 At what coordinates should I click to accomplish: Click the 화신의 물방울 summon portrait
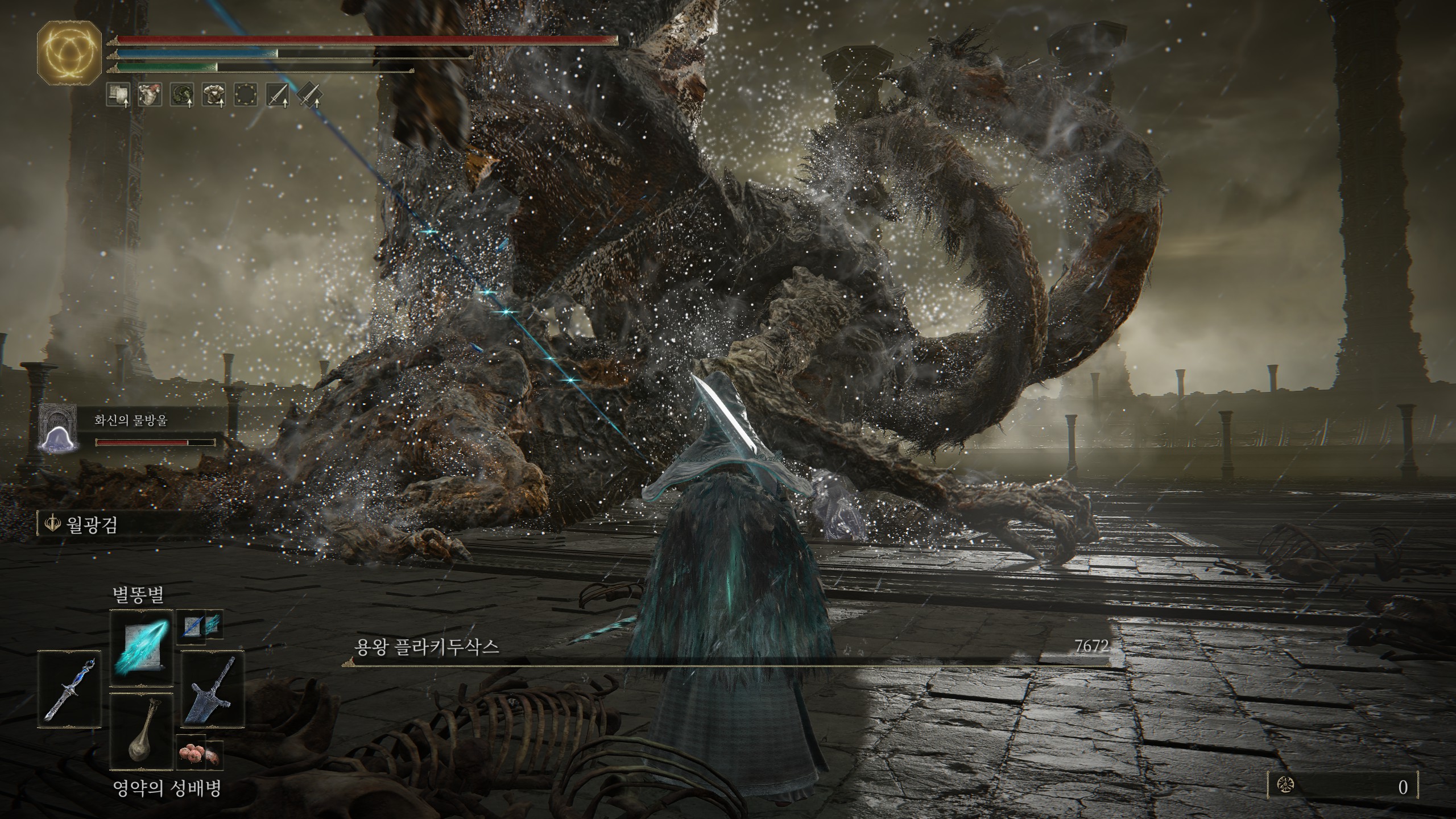pyautogui.click(x=57, y=428)
